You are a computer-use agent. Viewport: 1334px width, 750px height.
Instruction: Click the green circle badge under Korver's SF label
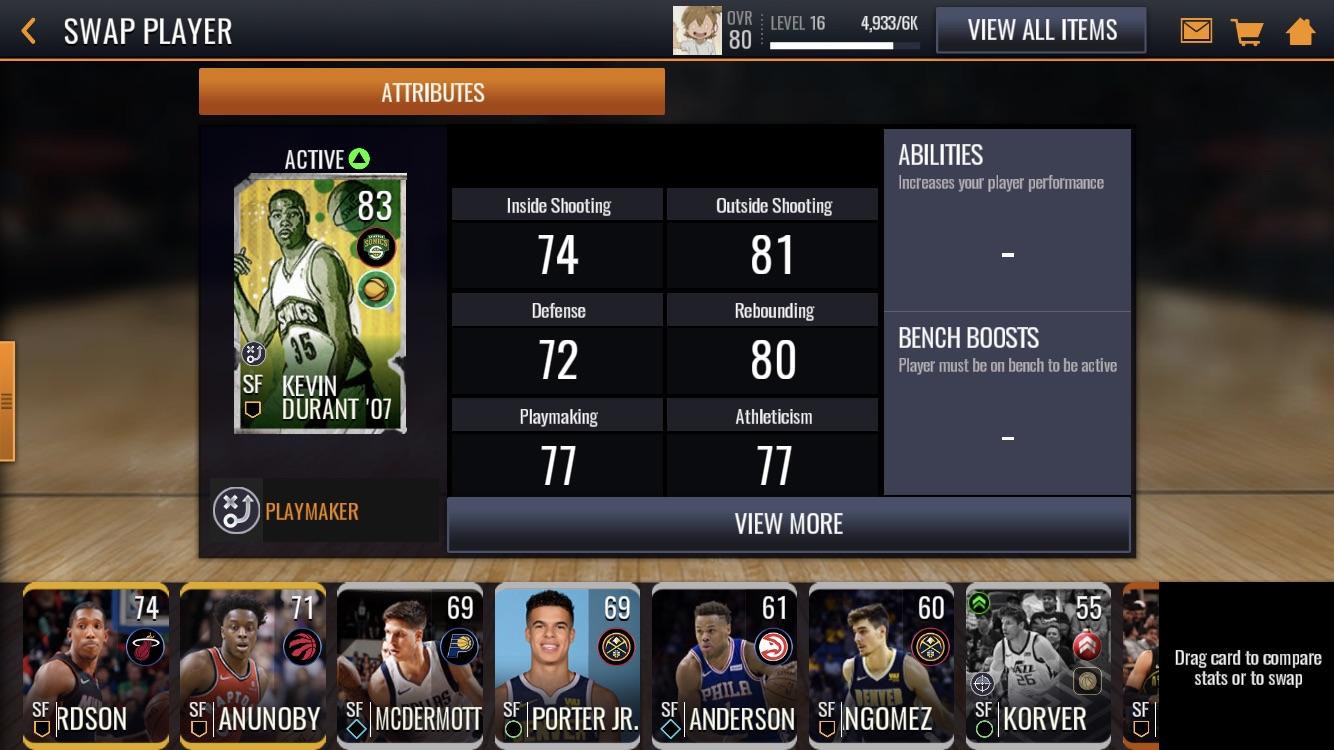coord(983,728)
